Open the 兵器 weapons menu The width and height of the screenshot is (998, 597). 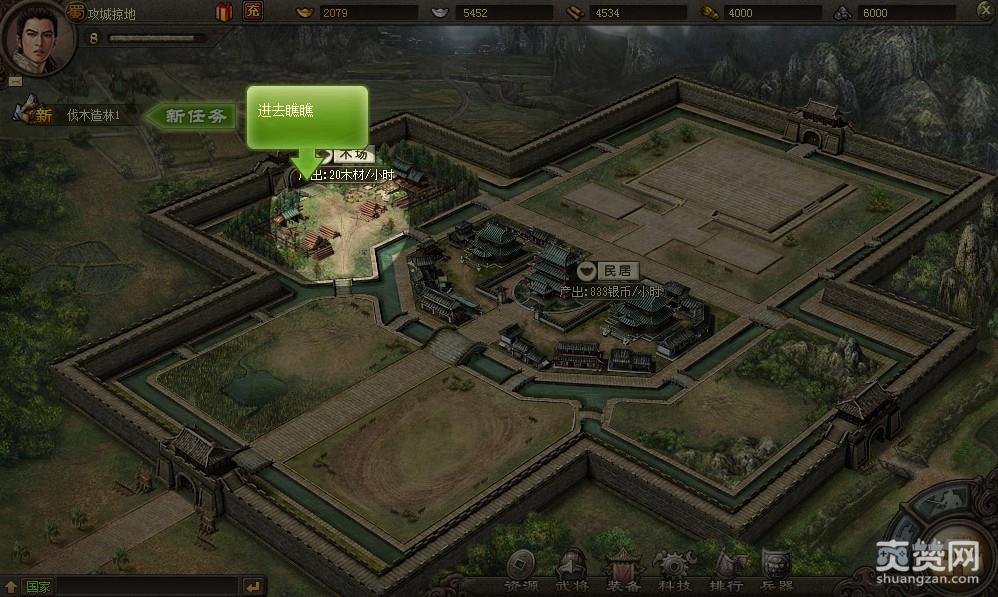[x=777, y=572]
